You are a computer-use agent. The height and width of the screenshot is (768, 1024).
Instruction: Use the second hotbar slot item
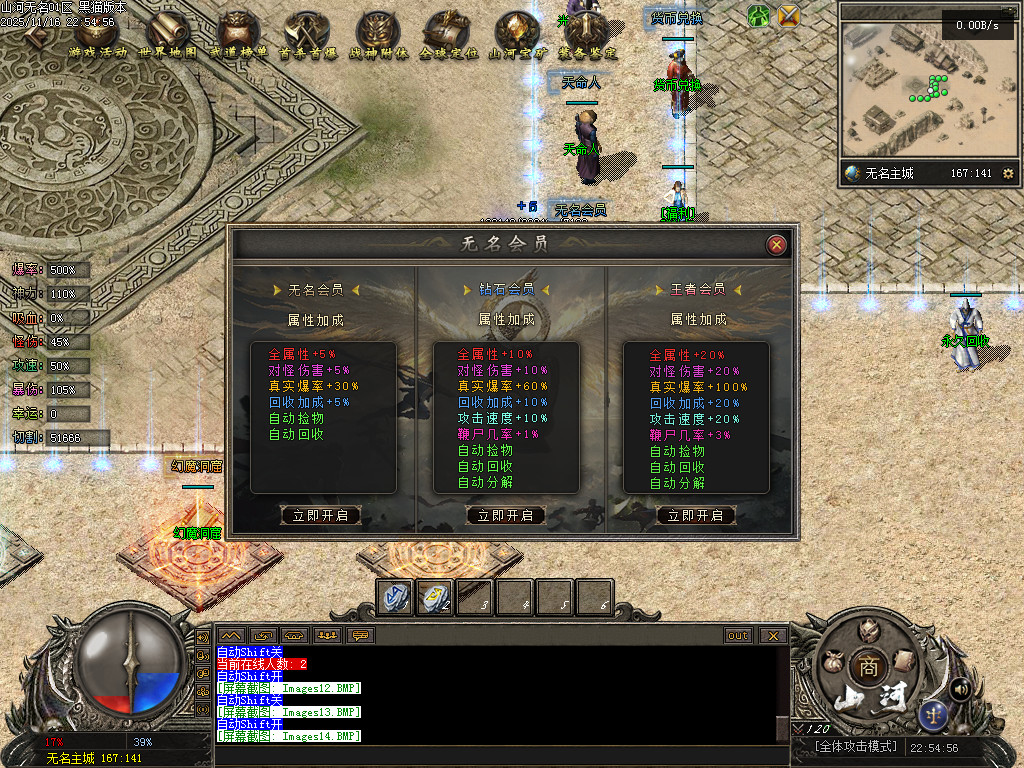click(x=435, y=597)
